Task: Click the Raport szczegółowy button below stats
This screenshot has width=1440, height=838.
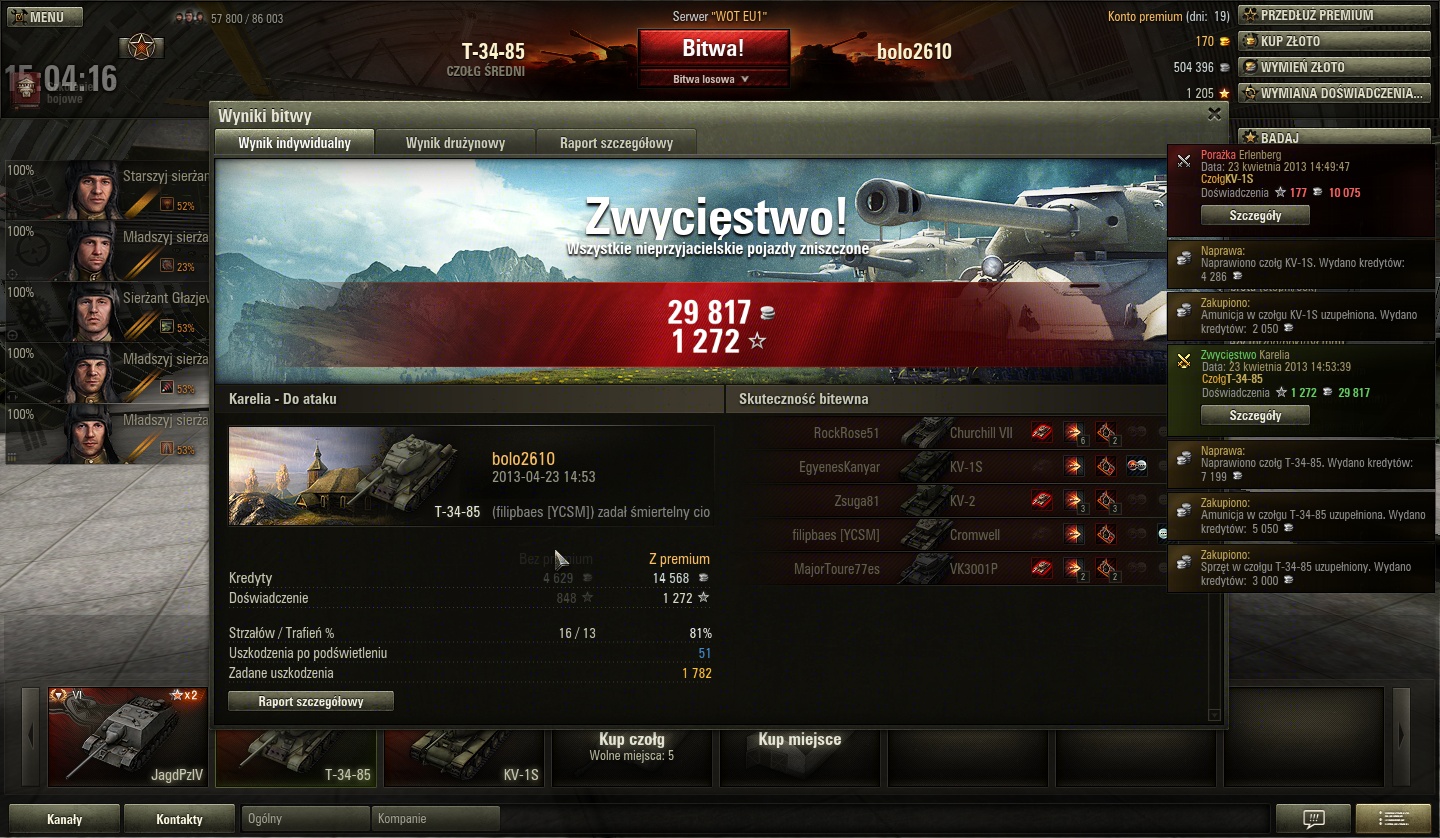Action: pyautogui.click(x=311, y=702)
